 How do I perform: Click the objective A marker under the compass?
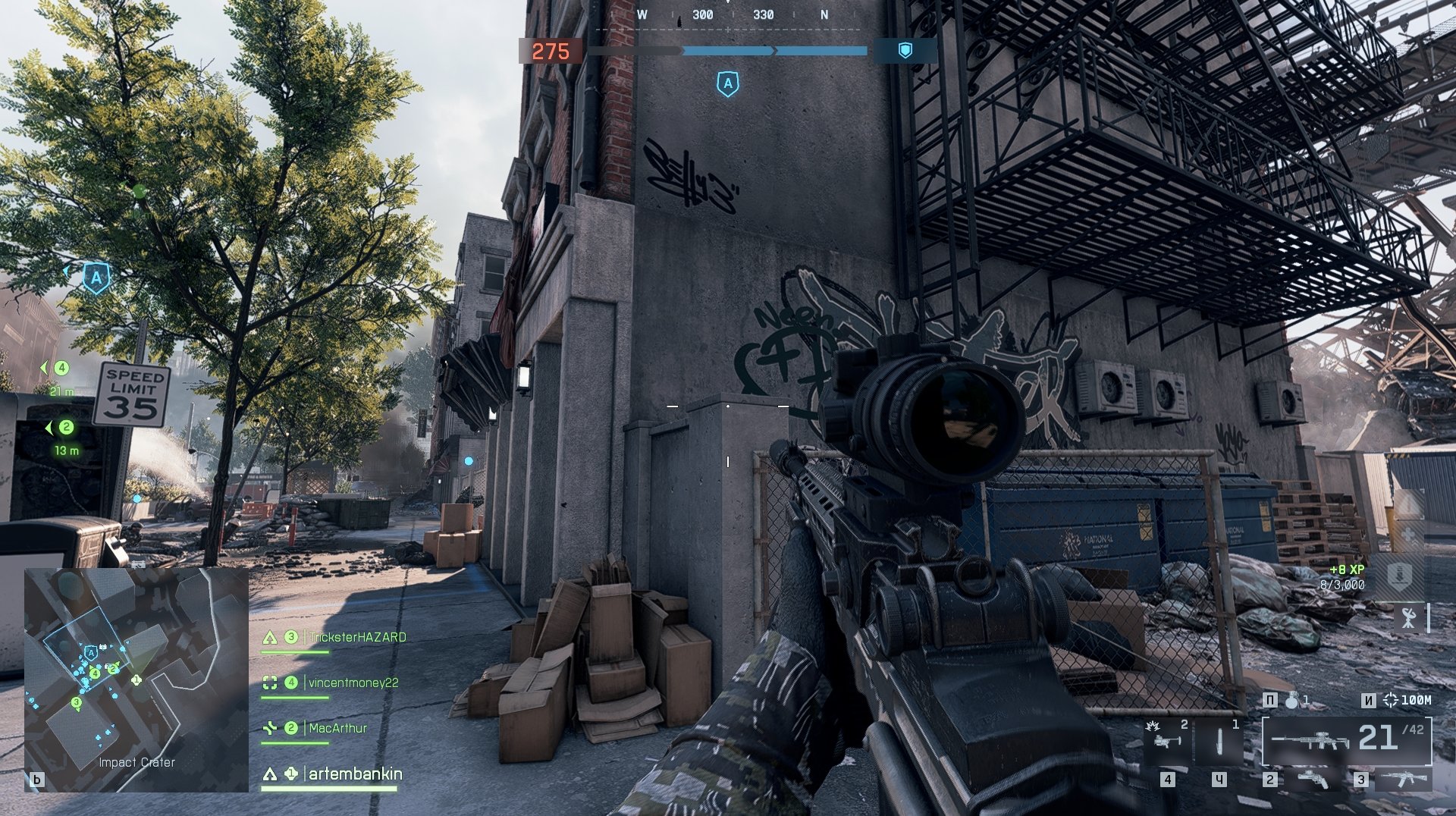[x=728, y=83]
